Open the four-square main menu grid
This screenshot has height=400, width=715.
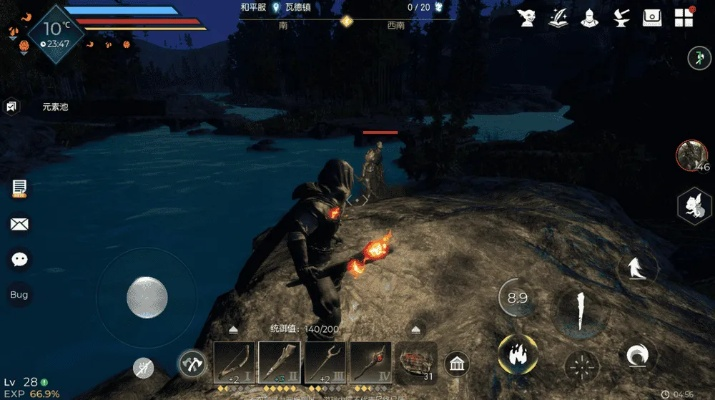tap(684, 17)
